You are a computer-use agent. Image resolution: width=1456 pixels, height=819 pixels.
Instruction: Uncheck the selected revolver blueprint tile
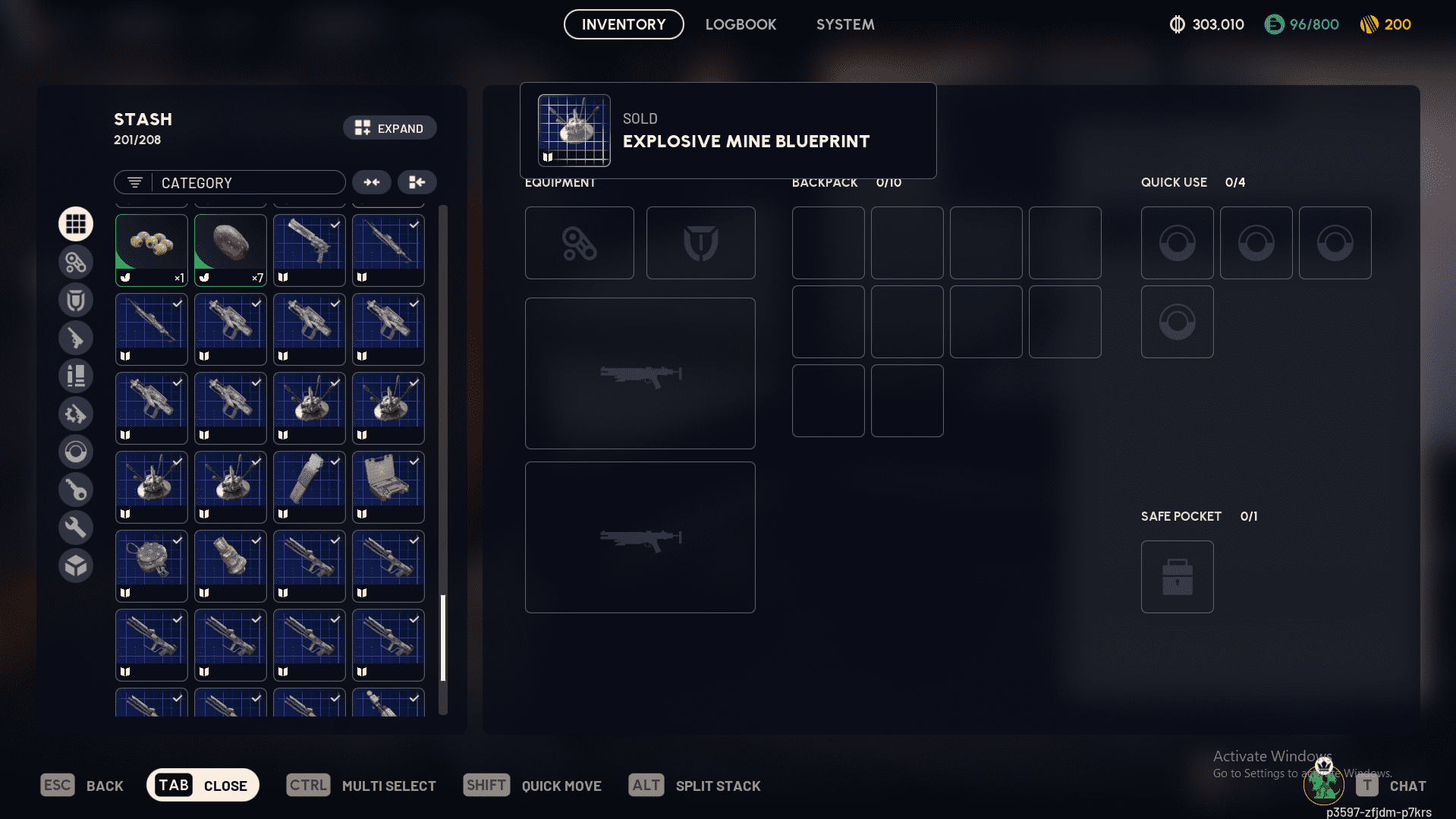coord(309,250)
